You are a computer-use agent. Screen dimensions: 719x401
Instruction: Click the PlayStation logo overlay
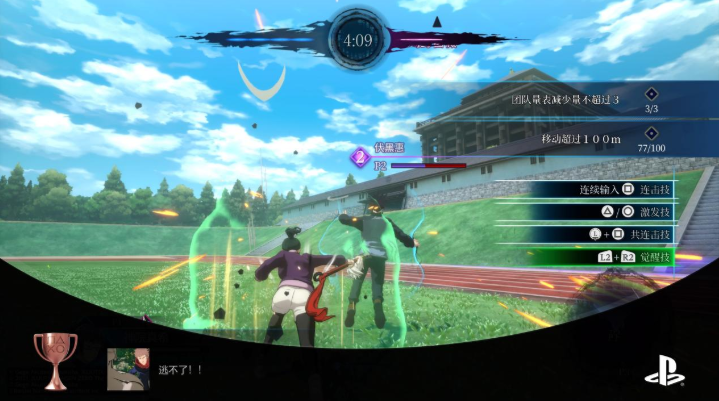pos(664,373)
